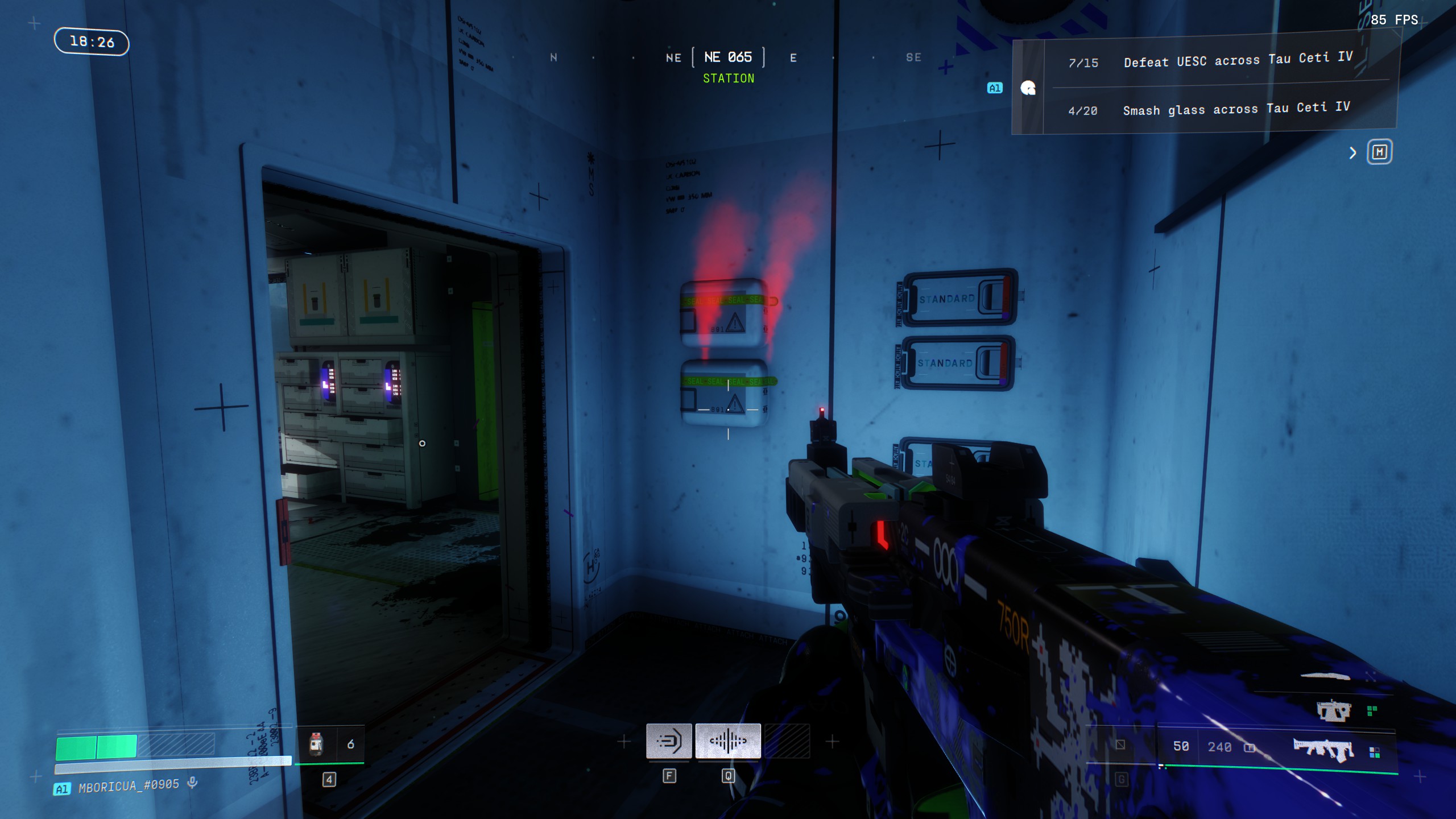Click the MBORICUA_#0905 player name tag
Viewport: 1456px width, 819px height.
129,786
